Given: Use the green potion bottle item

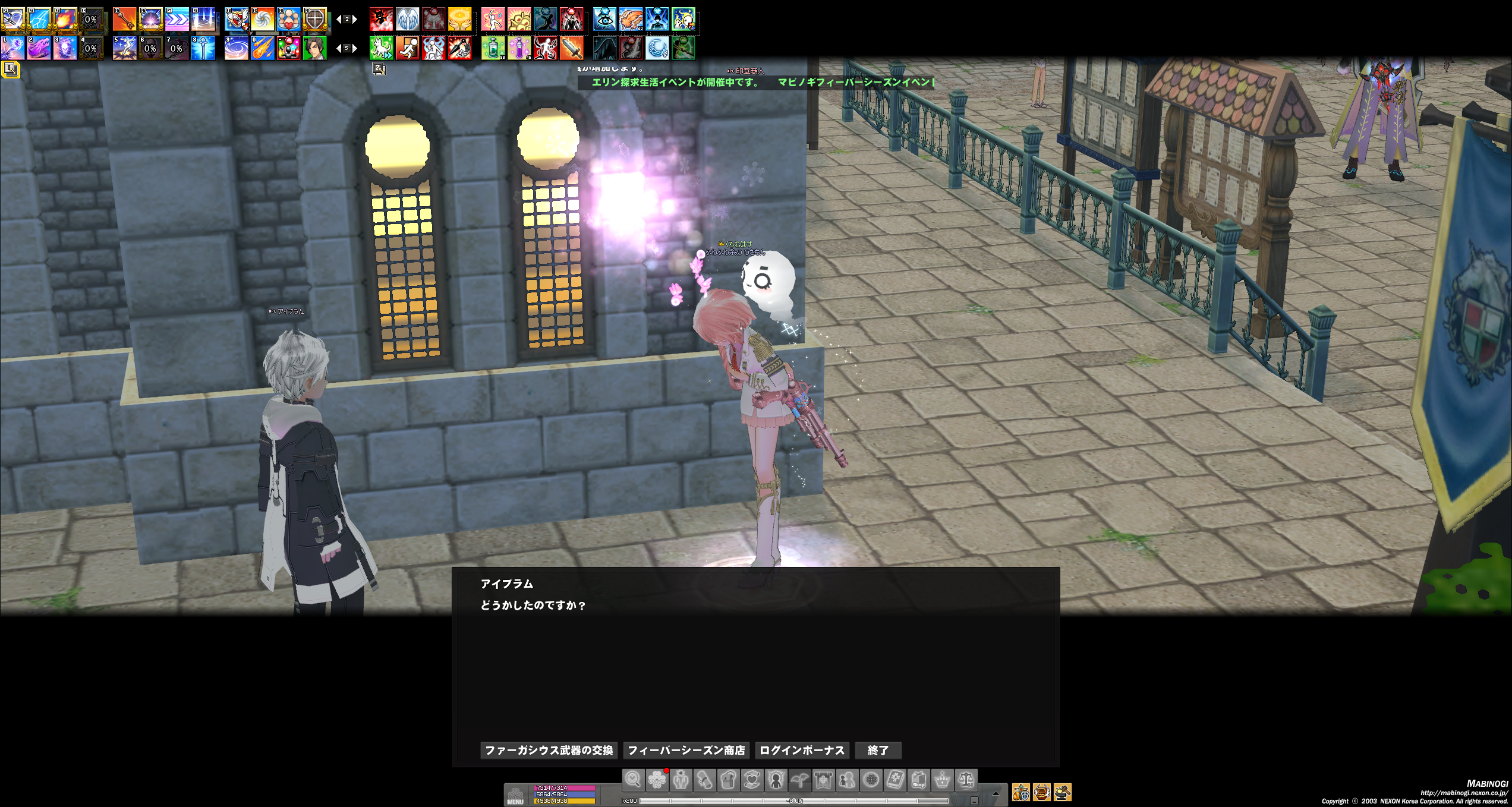Looking at the screenshot, I should coord(493,48).
